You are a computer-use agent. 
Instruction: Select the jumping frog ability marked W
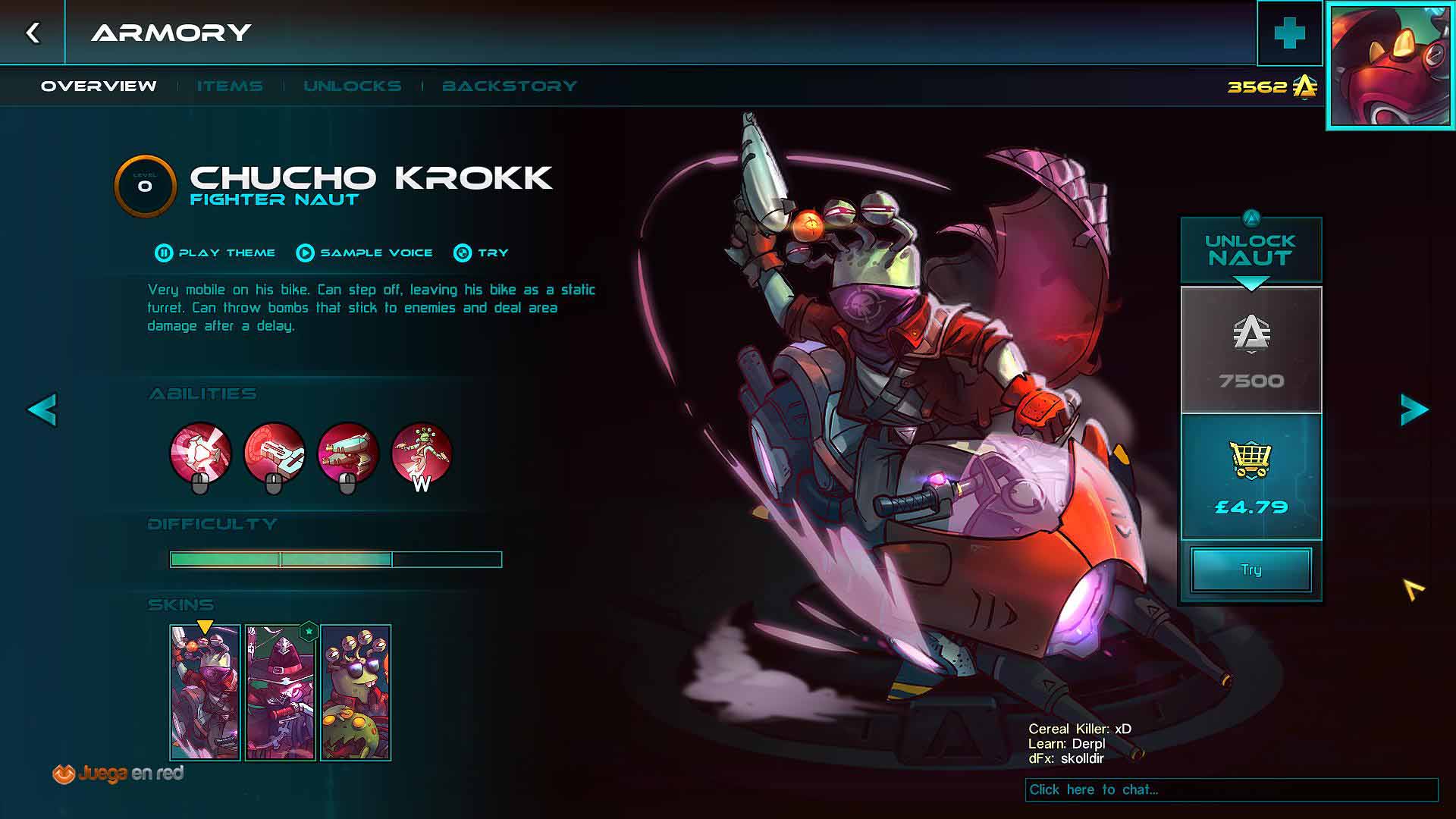422,453
